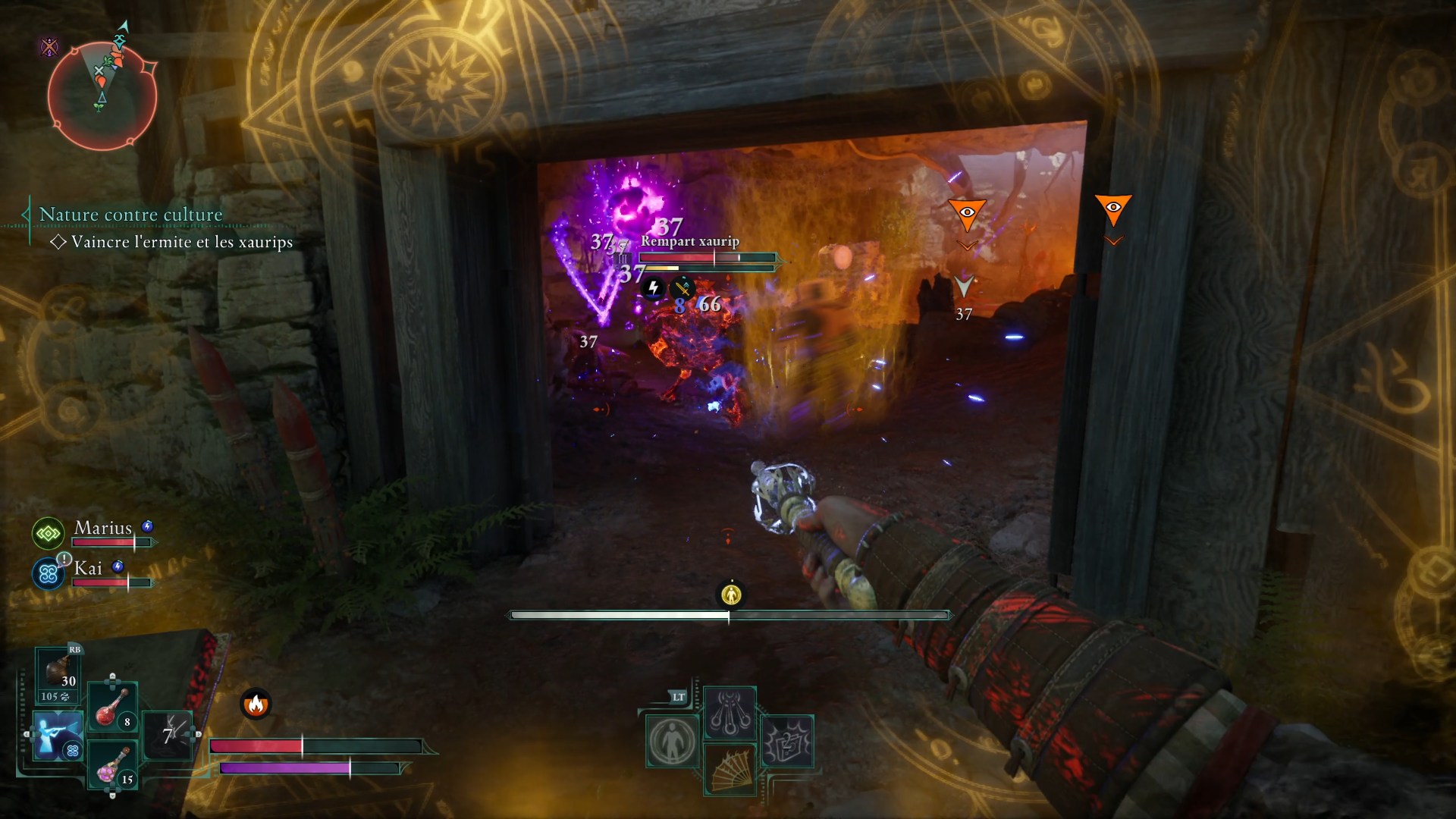Click the circular minimap
Image resolution: width=1456 pixels, height=819 pixels.
102,96
